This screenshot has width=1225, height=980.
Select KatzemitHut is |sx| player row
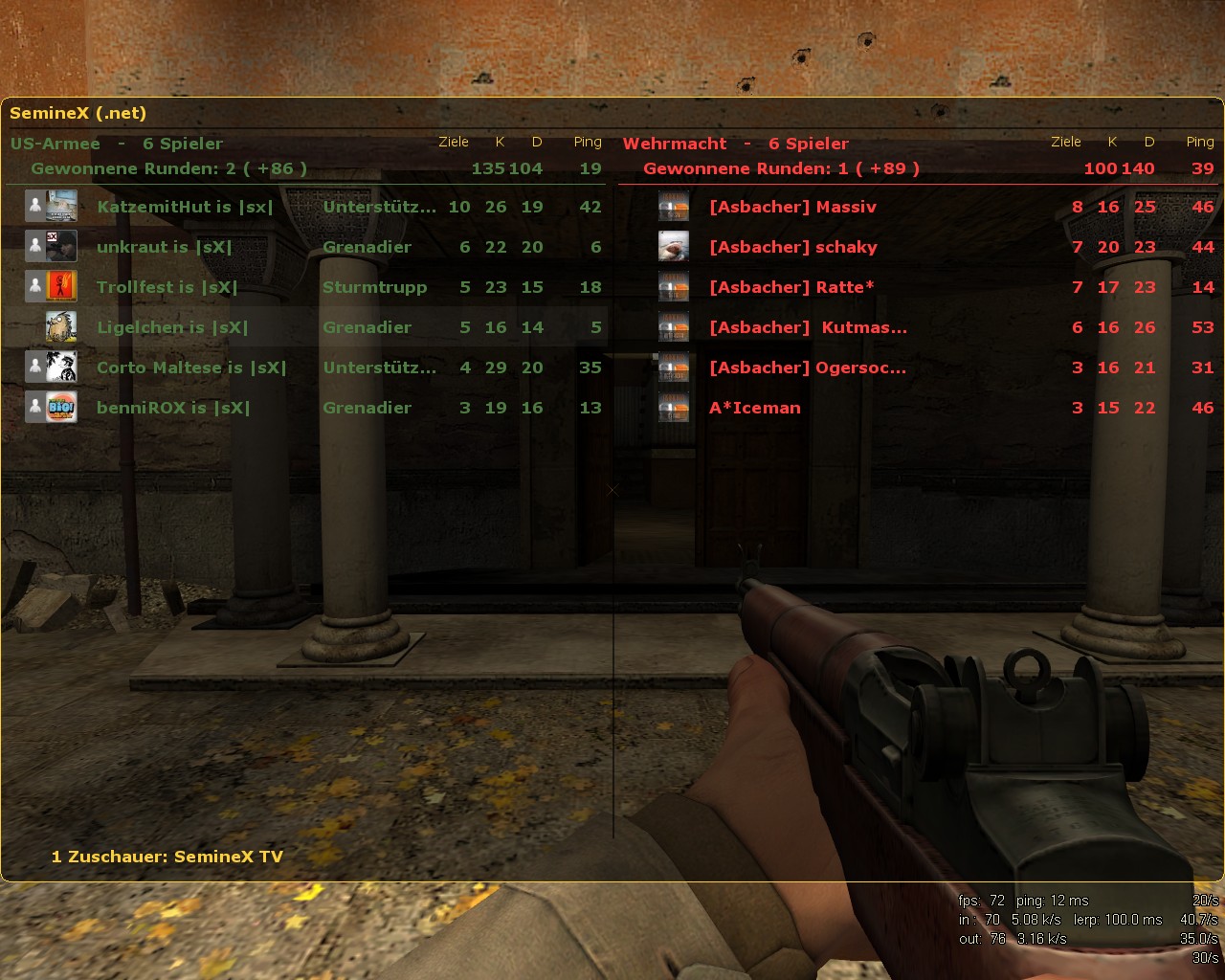185,207
